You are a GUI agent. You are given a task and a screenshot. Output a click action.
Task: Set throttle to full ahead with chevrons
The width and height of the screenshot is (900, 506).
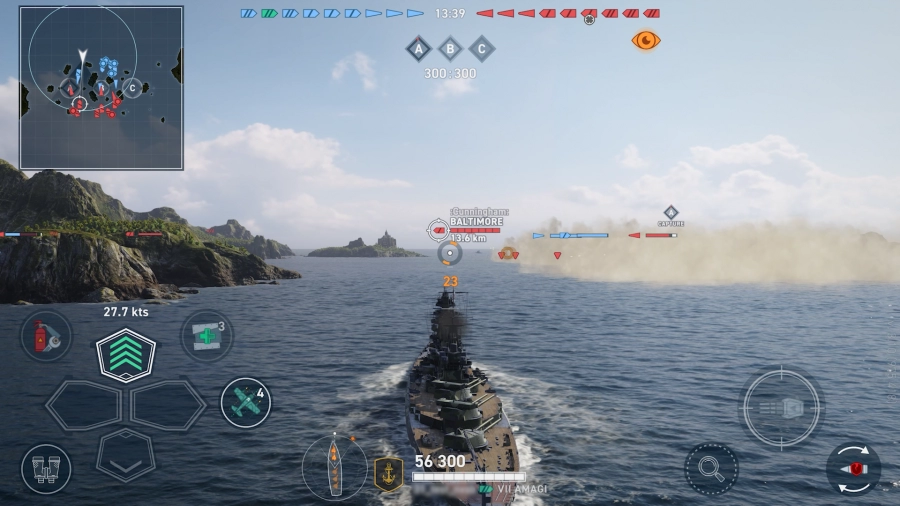click(x=125, y=354)
